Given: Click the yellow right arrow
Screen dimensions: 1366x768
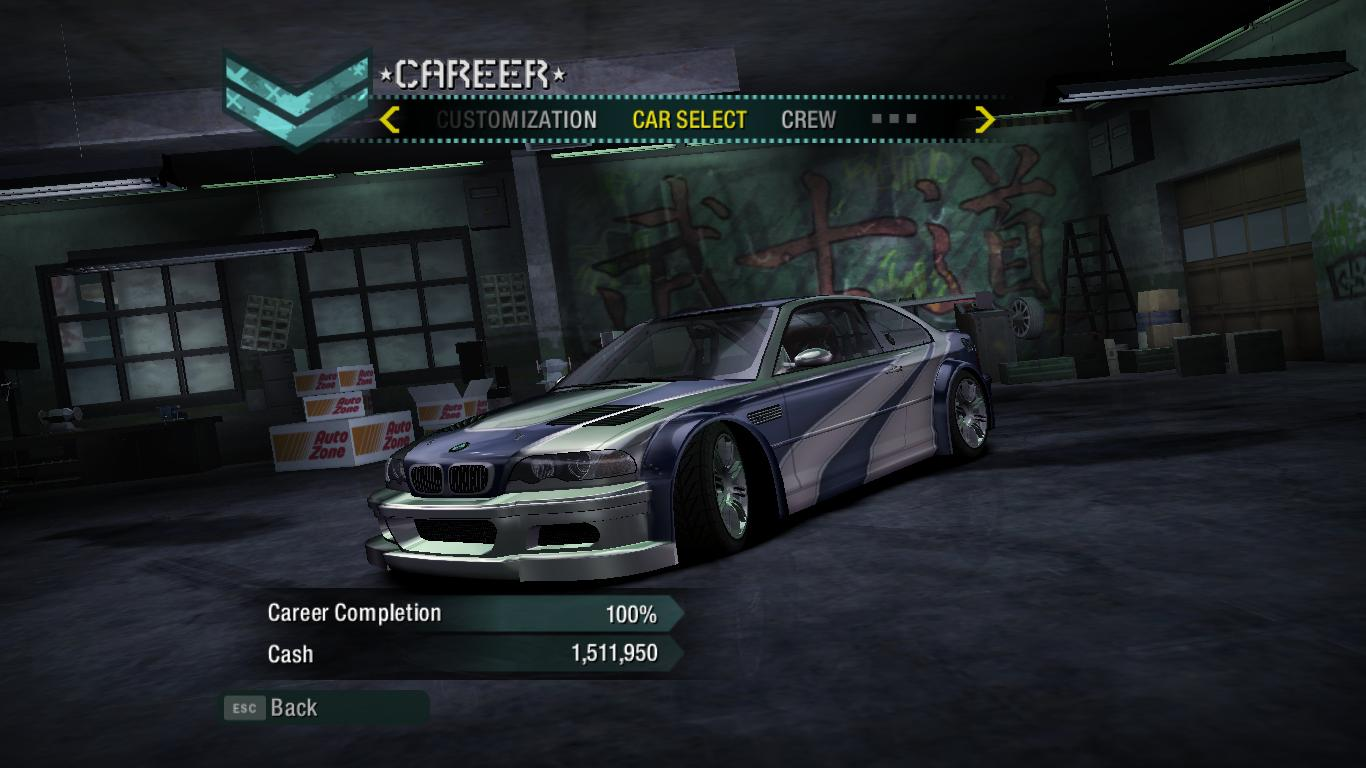Looking at the screenshot, I should tap(985, 120).
